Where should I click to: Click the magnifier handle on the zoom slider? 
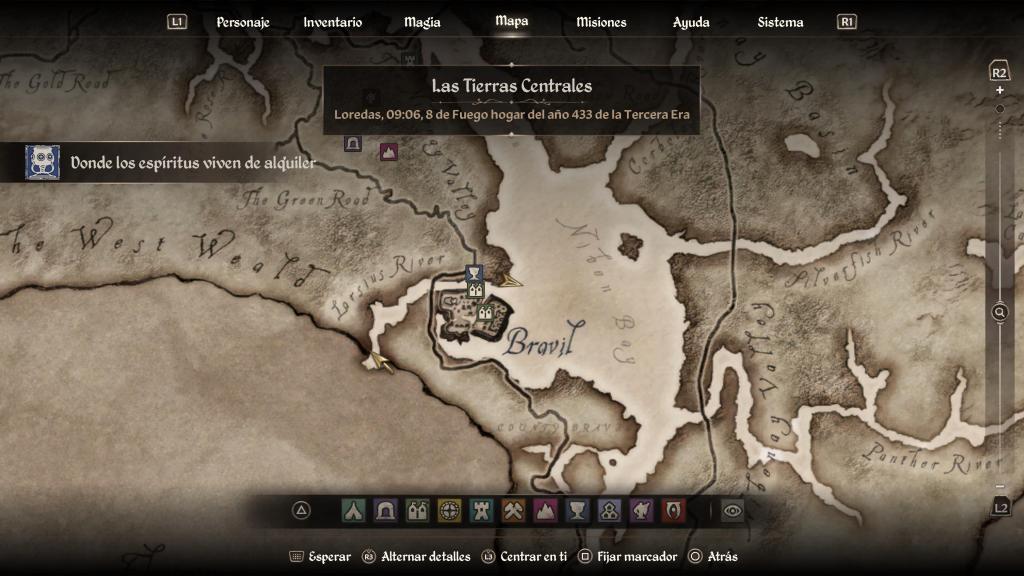pyautogui.click(x=999, y=313)
